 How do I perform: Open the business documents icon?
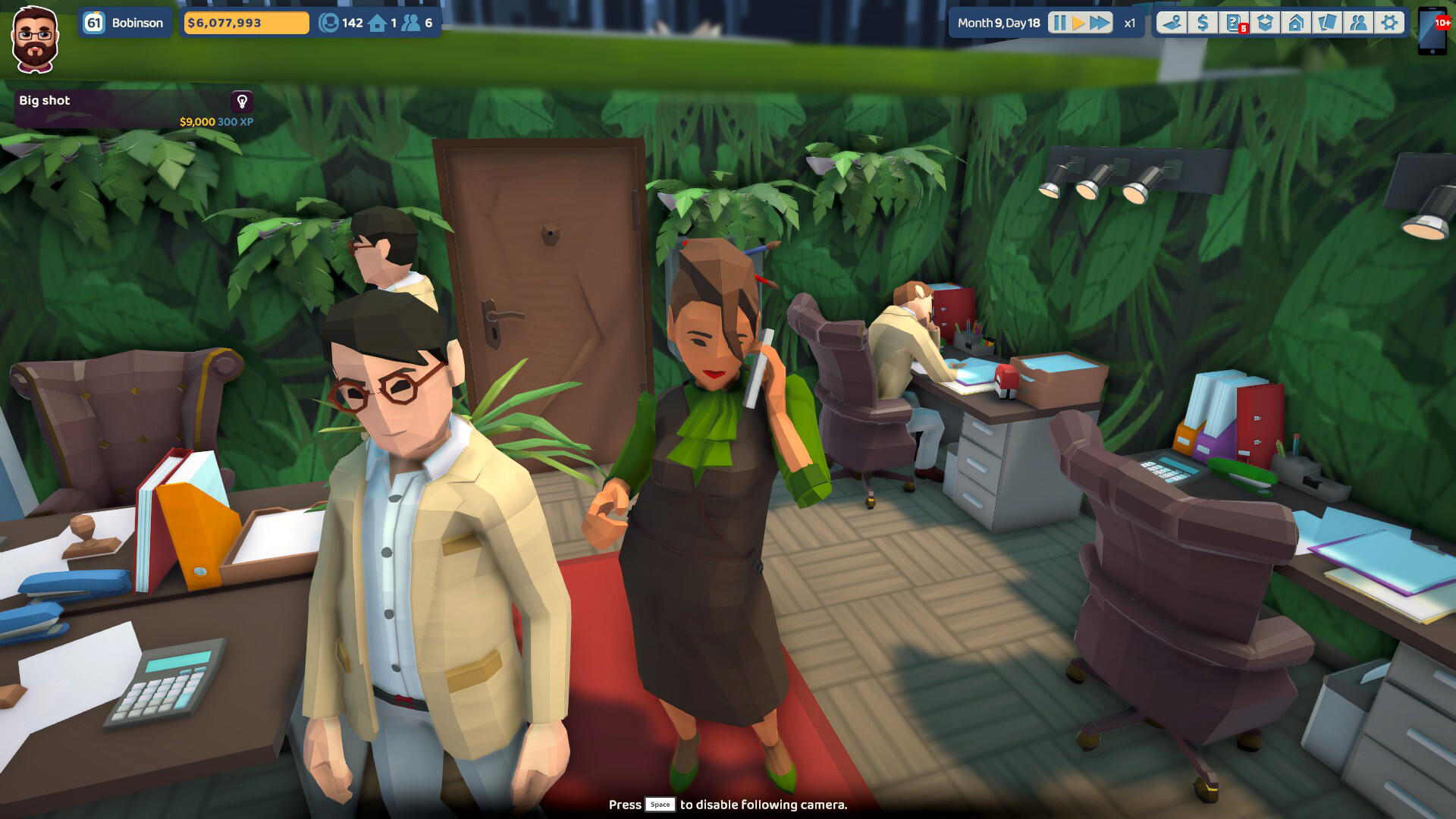[1326, 23]
